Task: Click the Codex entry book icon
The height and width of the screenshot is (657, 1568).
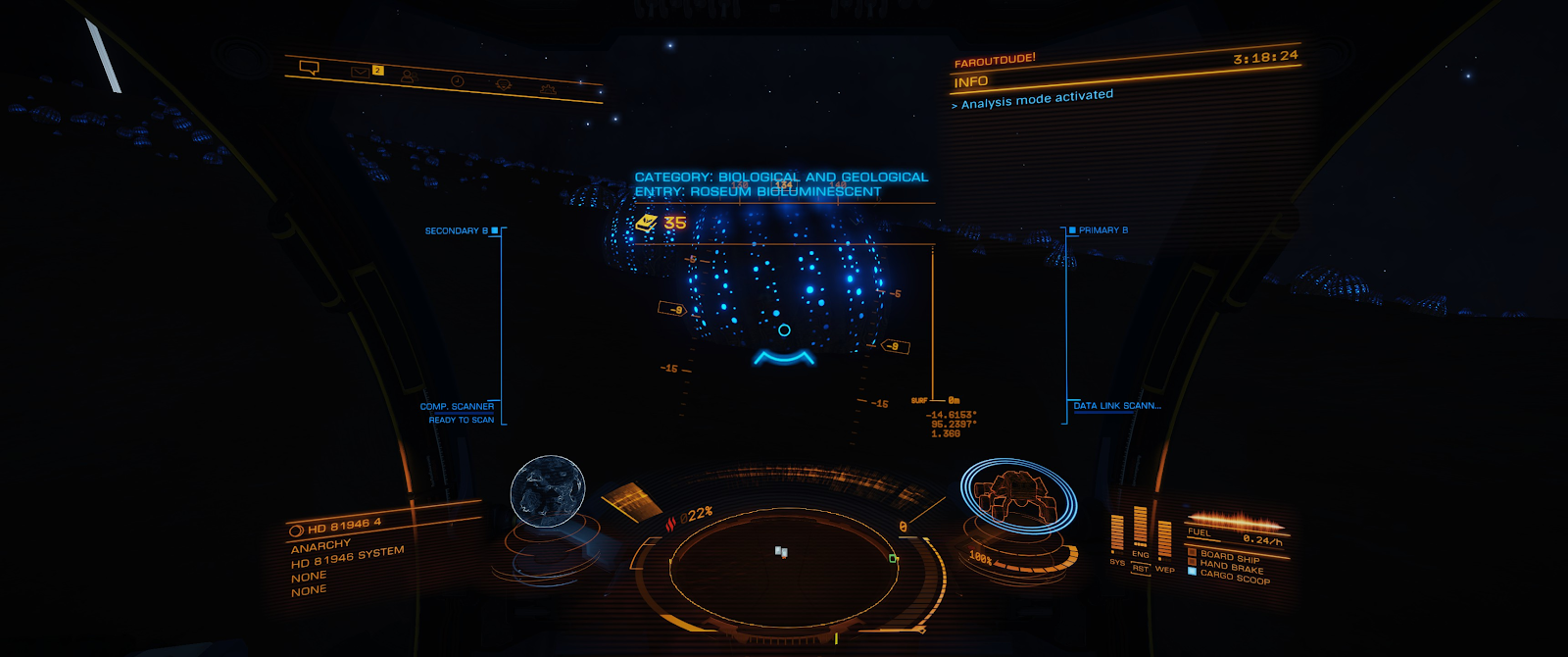Action: click(646, 224)
